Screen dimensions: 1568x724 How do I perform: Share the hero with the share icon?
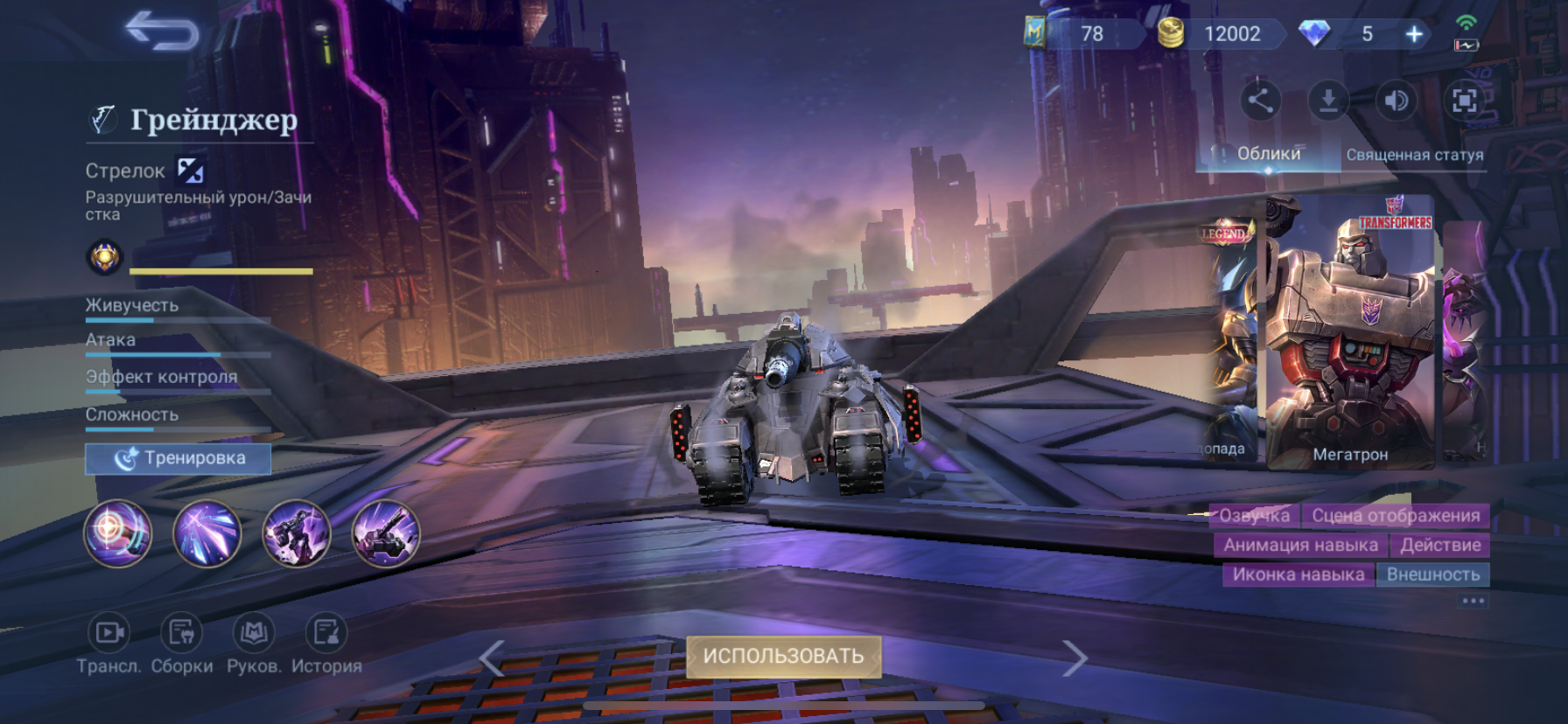click(x=1260, y=101)
